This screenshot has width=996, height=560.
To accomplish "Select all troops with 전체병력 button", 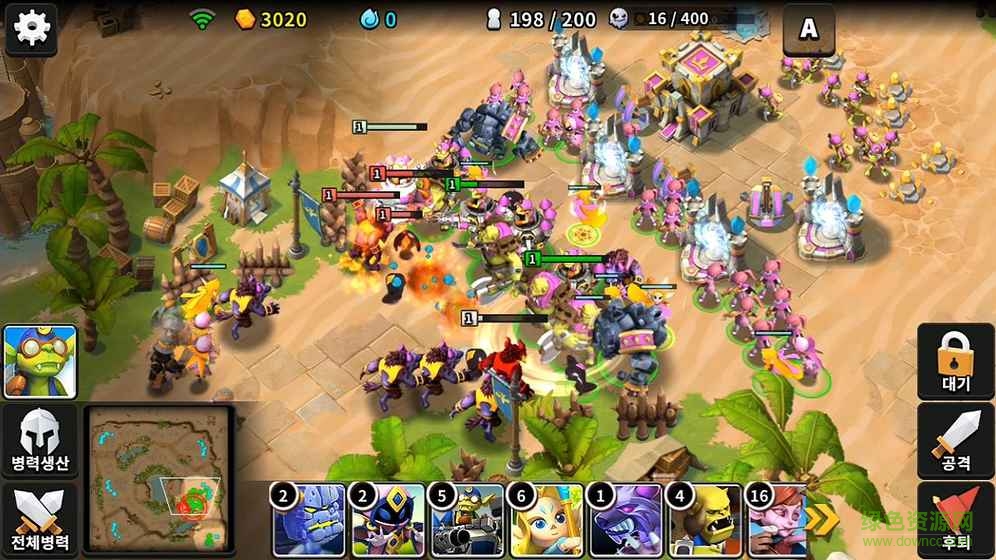I will [x=39, y=521].
